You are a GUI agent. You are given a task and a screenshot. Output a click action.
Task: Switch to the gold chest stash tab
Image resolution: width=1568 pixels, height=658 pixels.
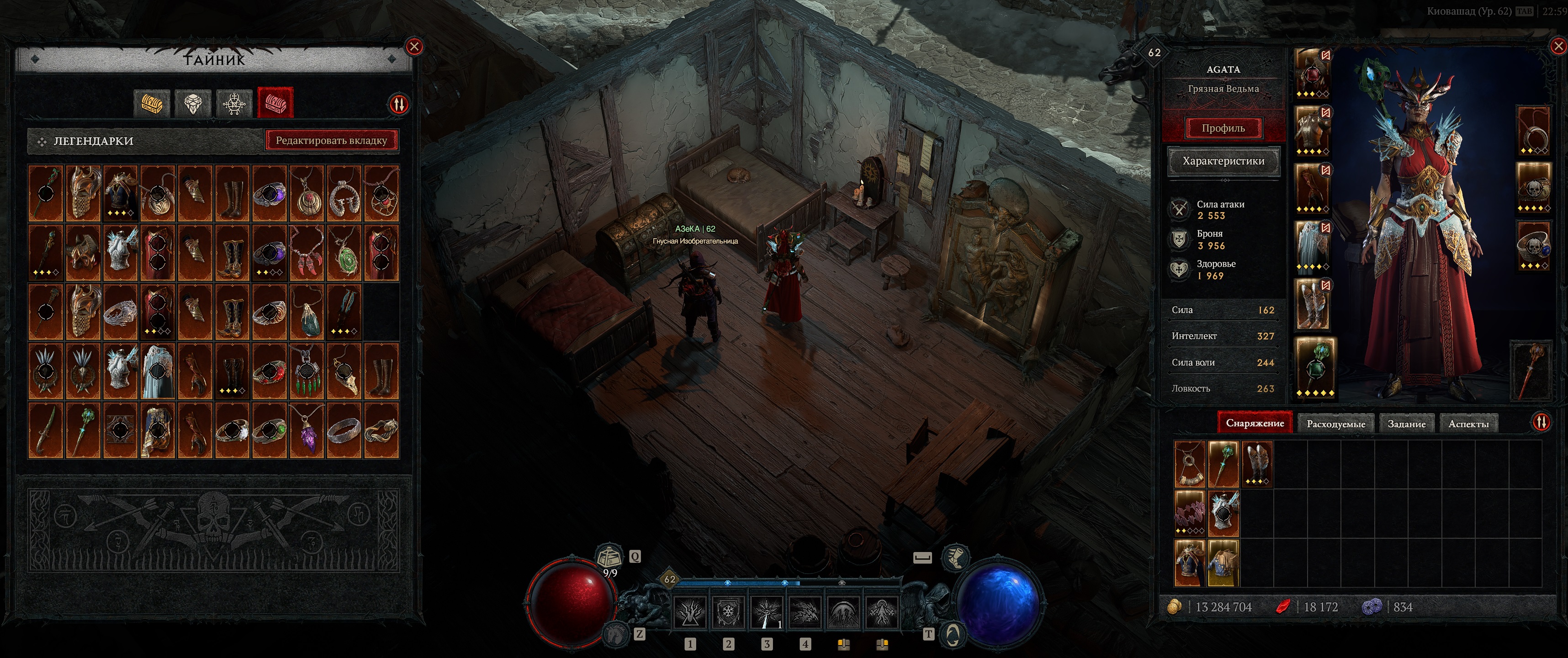tap(152, 104)
